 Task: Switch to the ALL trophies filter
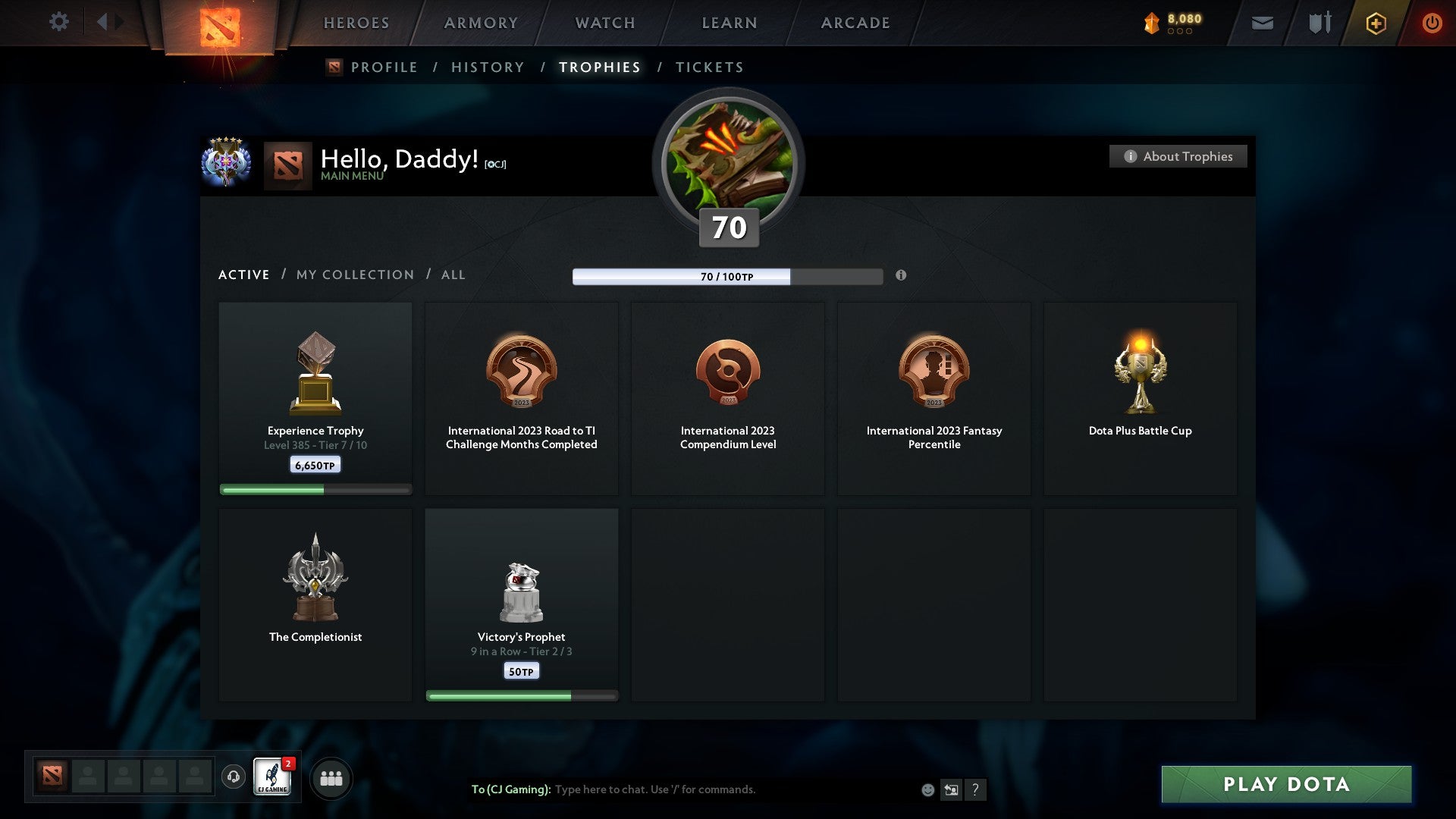click(x=453, y=275)
